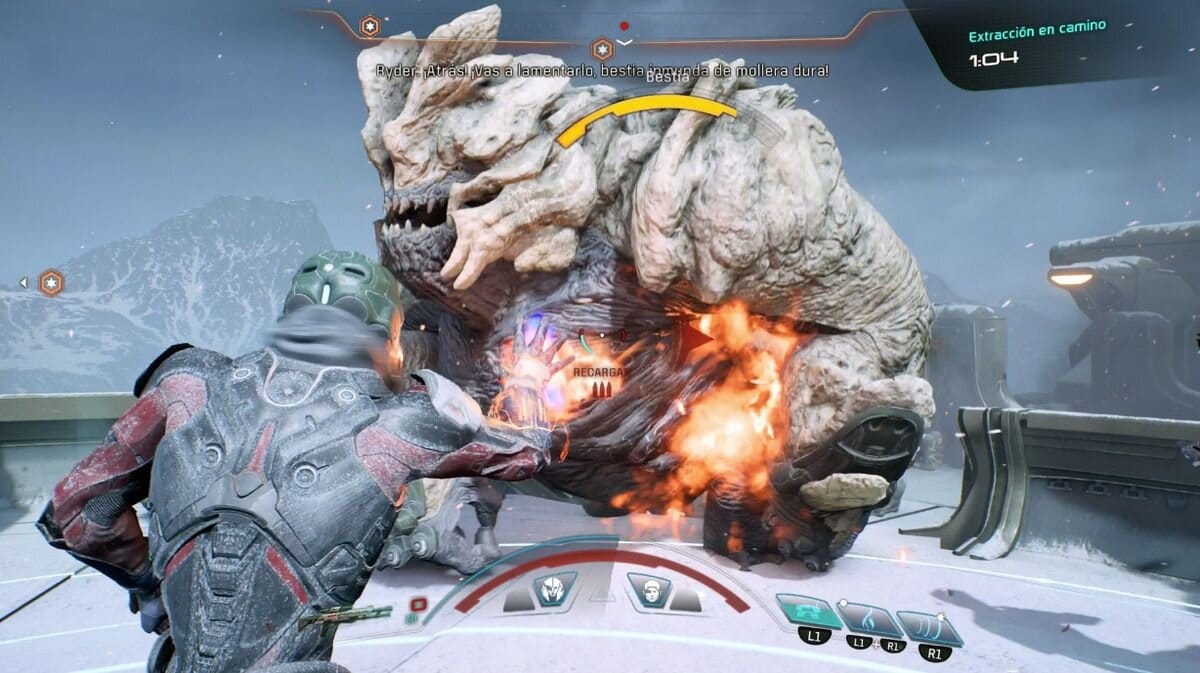Activate the curved-wave ability icon
1200x673 pixels.
(x=930, y=627)
